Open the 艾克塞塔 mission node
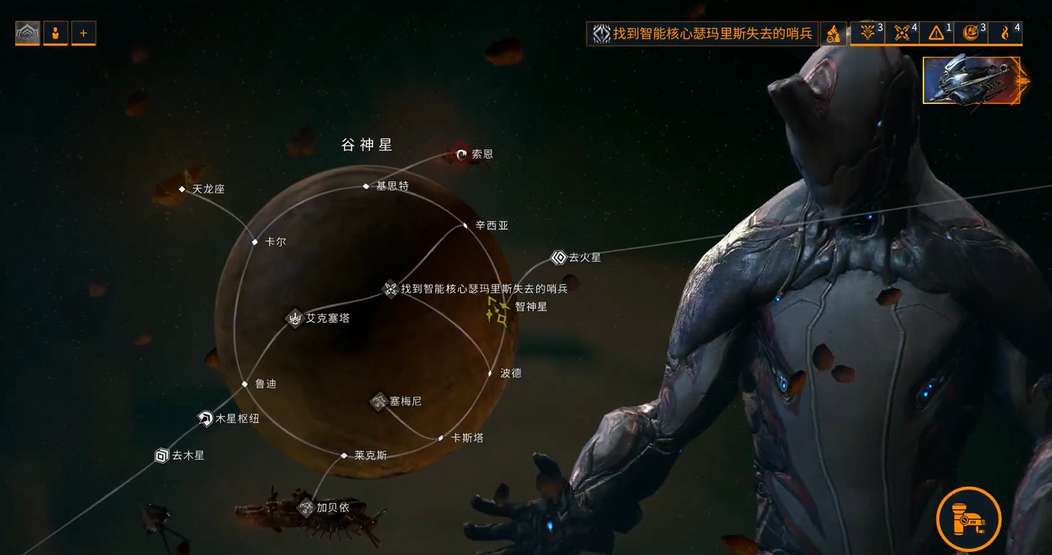Image resolution: width=1052 pixels, height=555 pixels. point(295,318)
